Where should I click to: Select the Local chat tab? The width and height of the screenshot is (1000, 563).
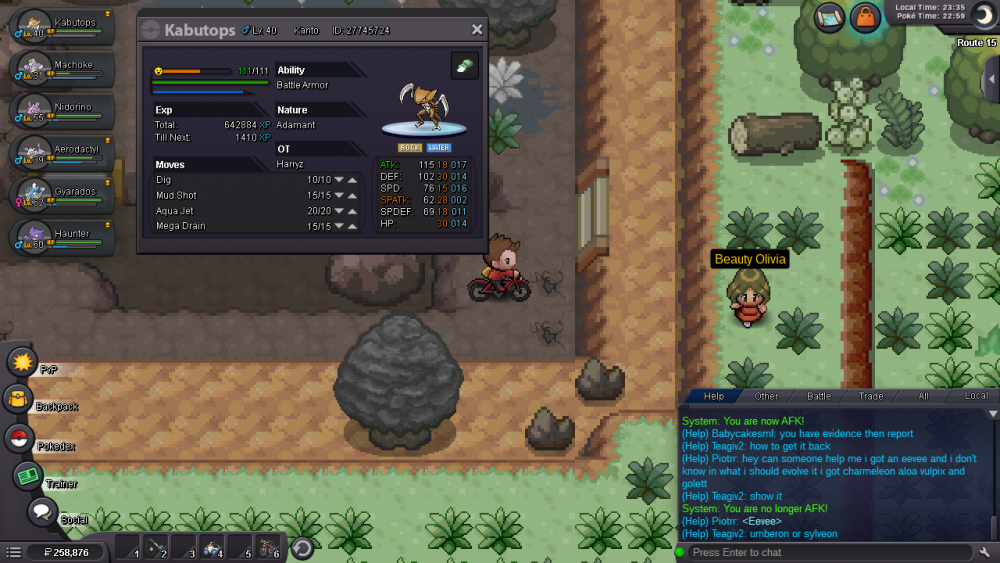[x=975, y=396]
